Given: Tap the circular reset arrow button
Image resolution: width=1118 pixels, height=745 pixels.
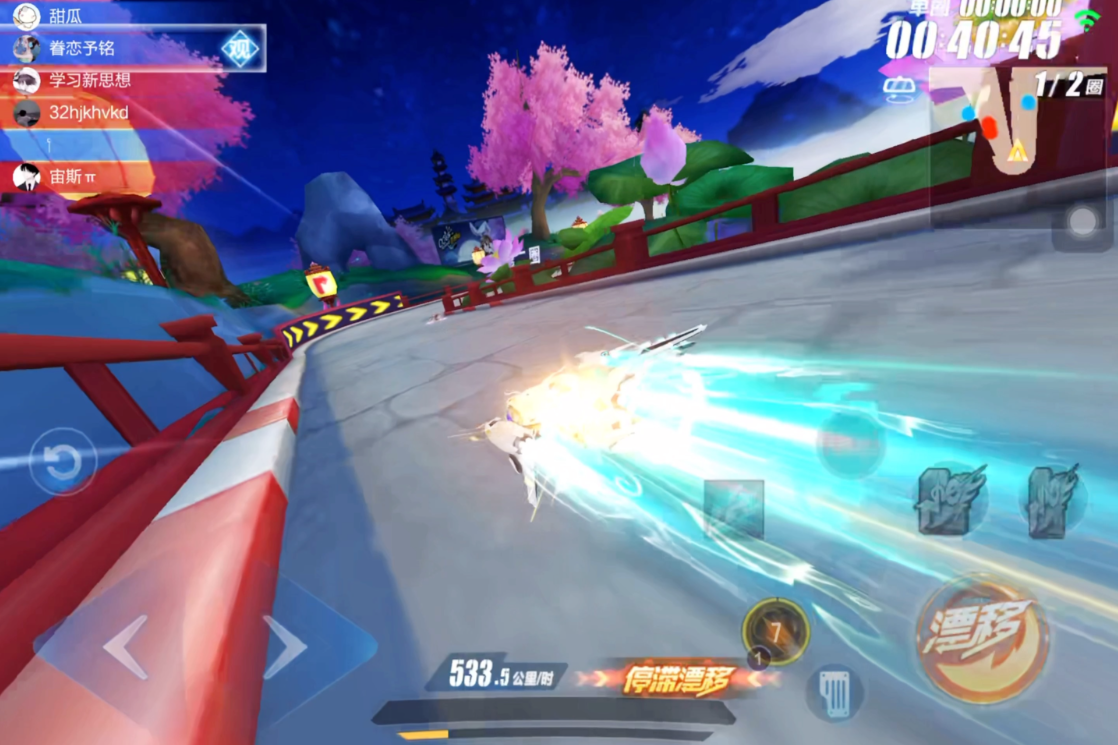Looking at the screenshot, I should click(x=63, y=462).
